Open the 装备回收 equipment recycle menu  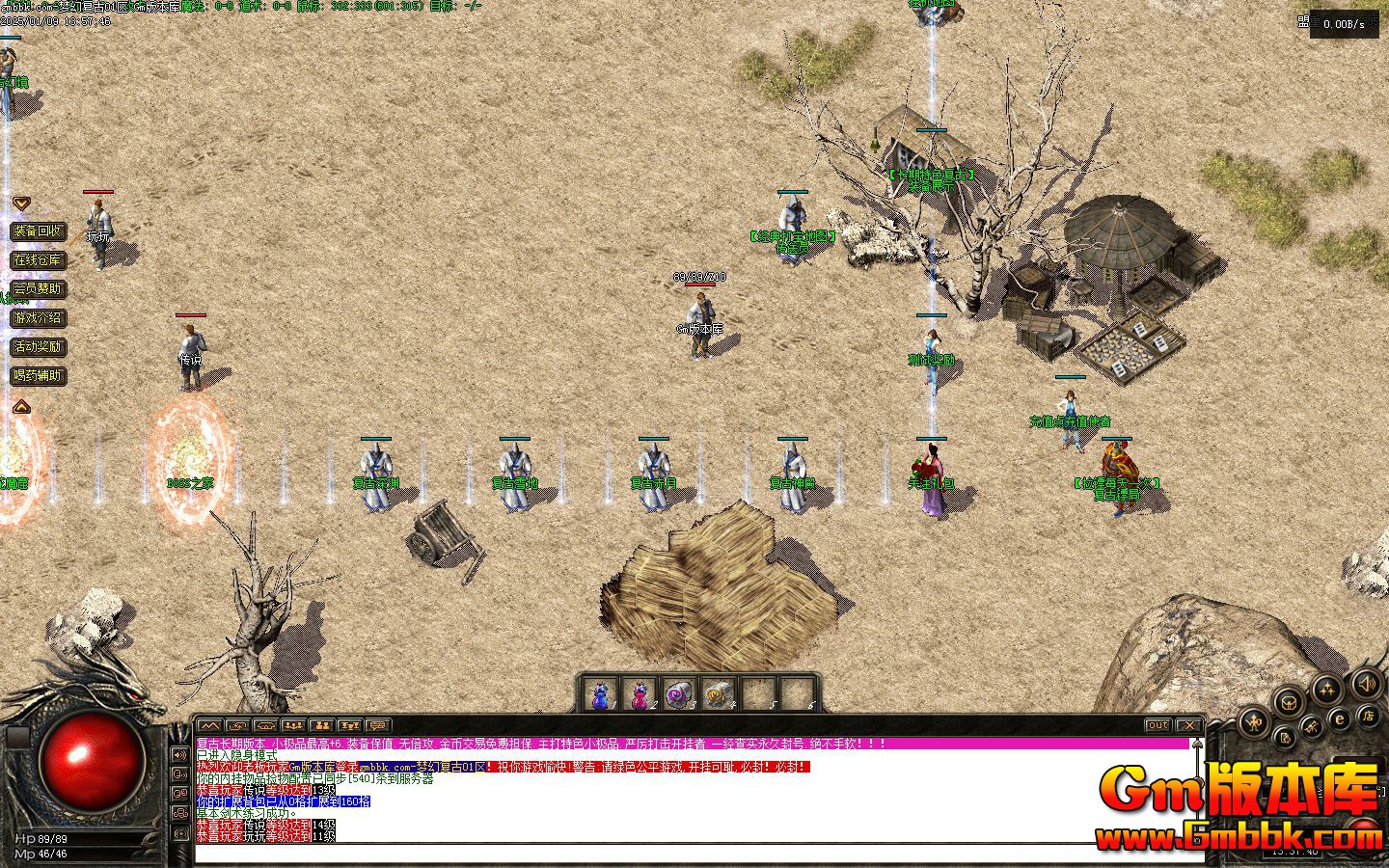pyautogui.click(x=38, y=231)
